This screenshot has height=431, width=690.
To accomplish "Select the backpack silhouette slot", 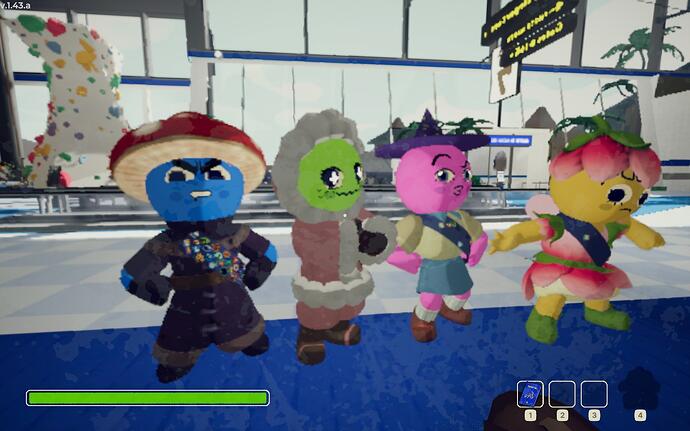I will (x=640, y=389).
